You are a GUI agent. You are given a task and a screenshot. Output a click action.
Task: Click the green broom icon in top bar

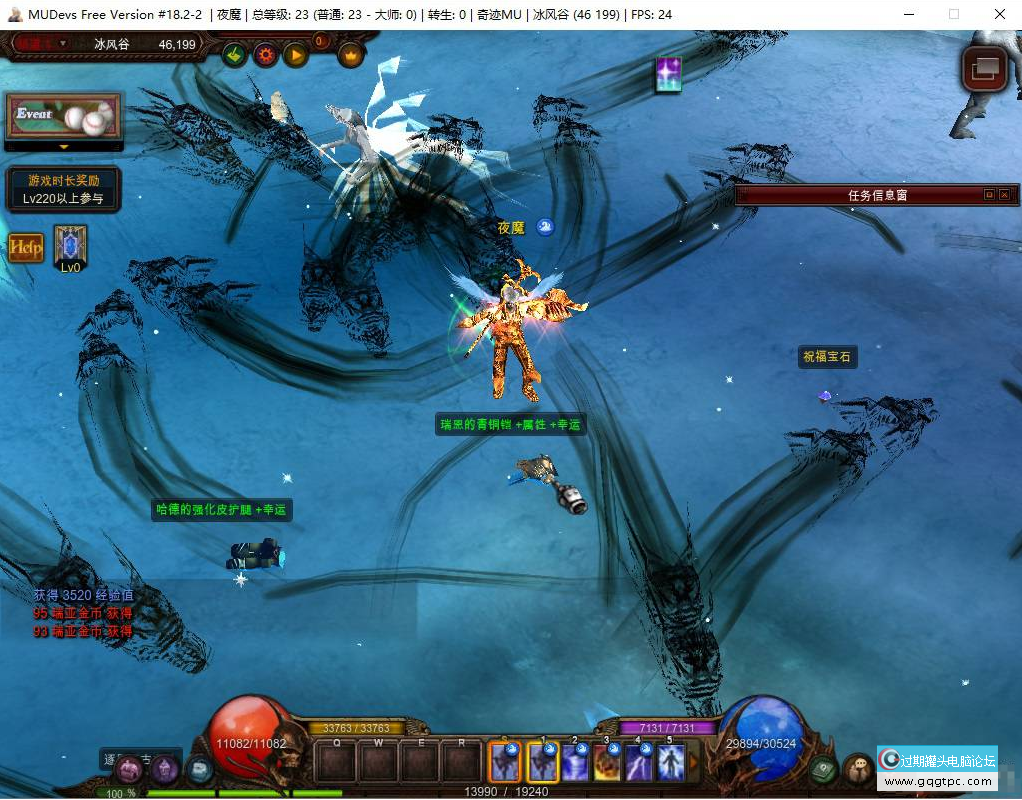tap(235, 55)
